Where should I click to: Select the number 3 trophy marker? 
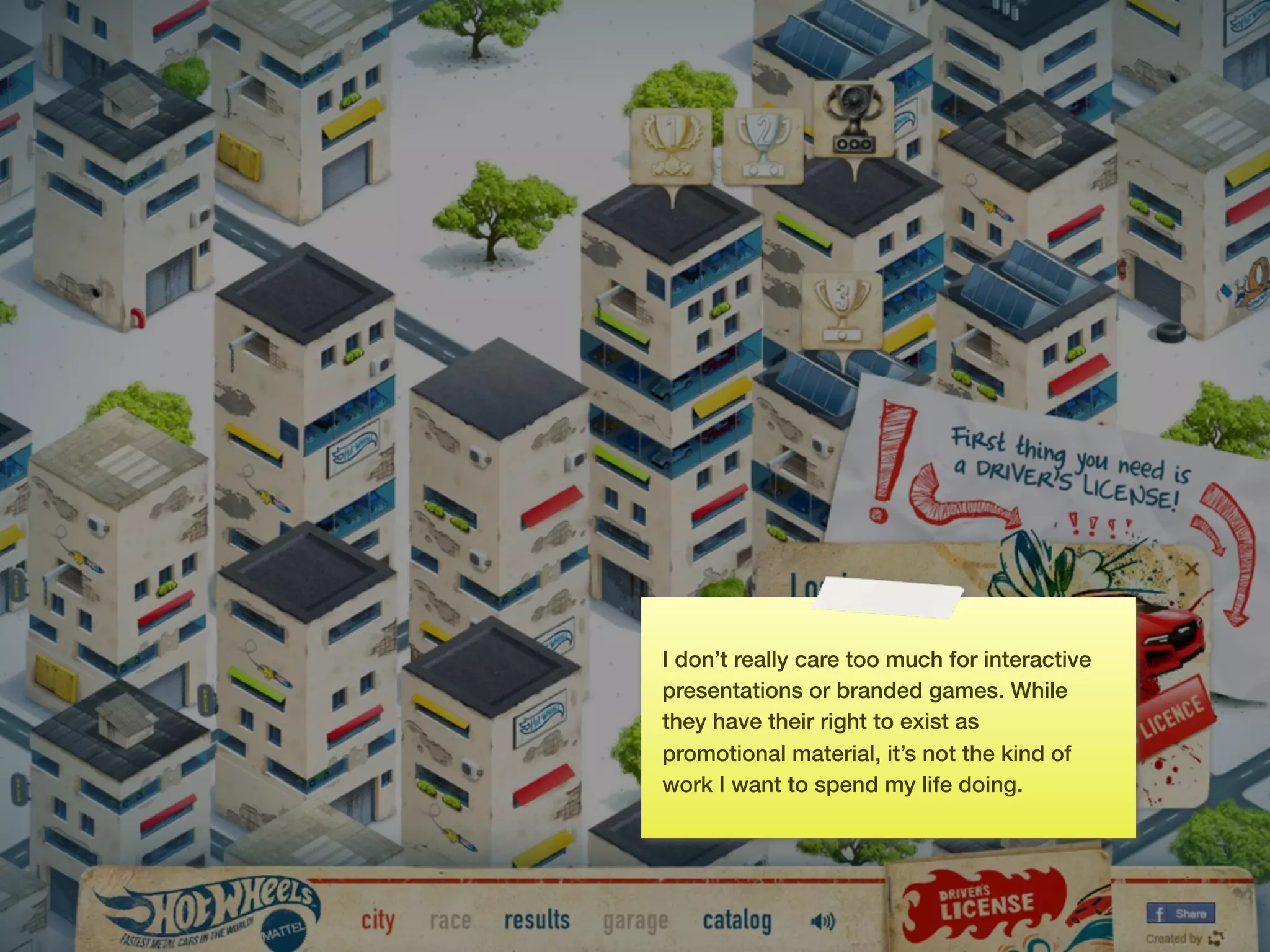coord(841,311)
